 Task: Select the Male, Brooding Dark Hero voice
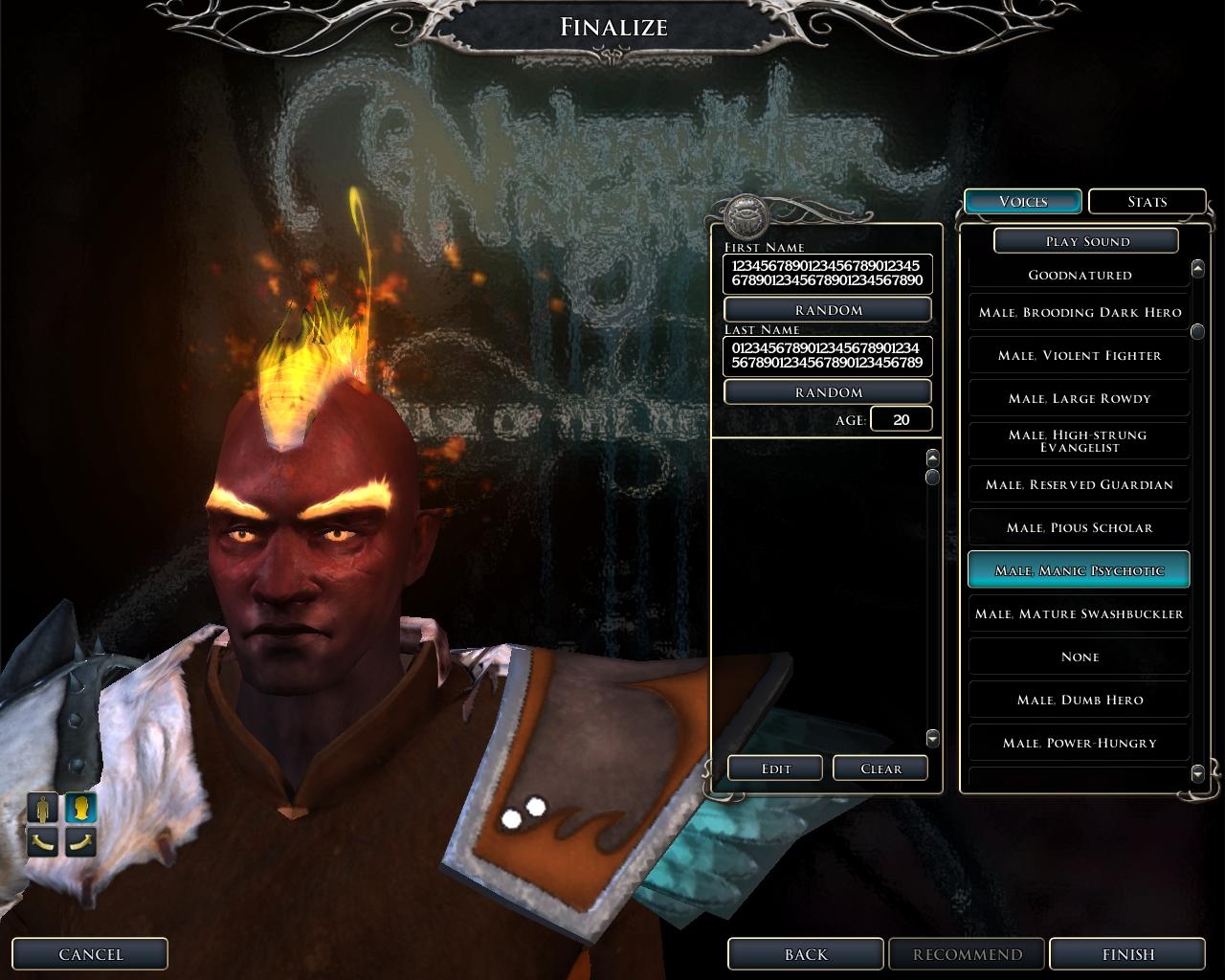[1079, 313]
